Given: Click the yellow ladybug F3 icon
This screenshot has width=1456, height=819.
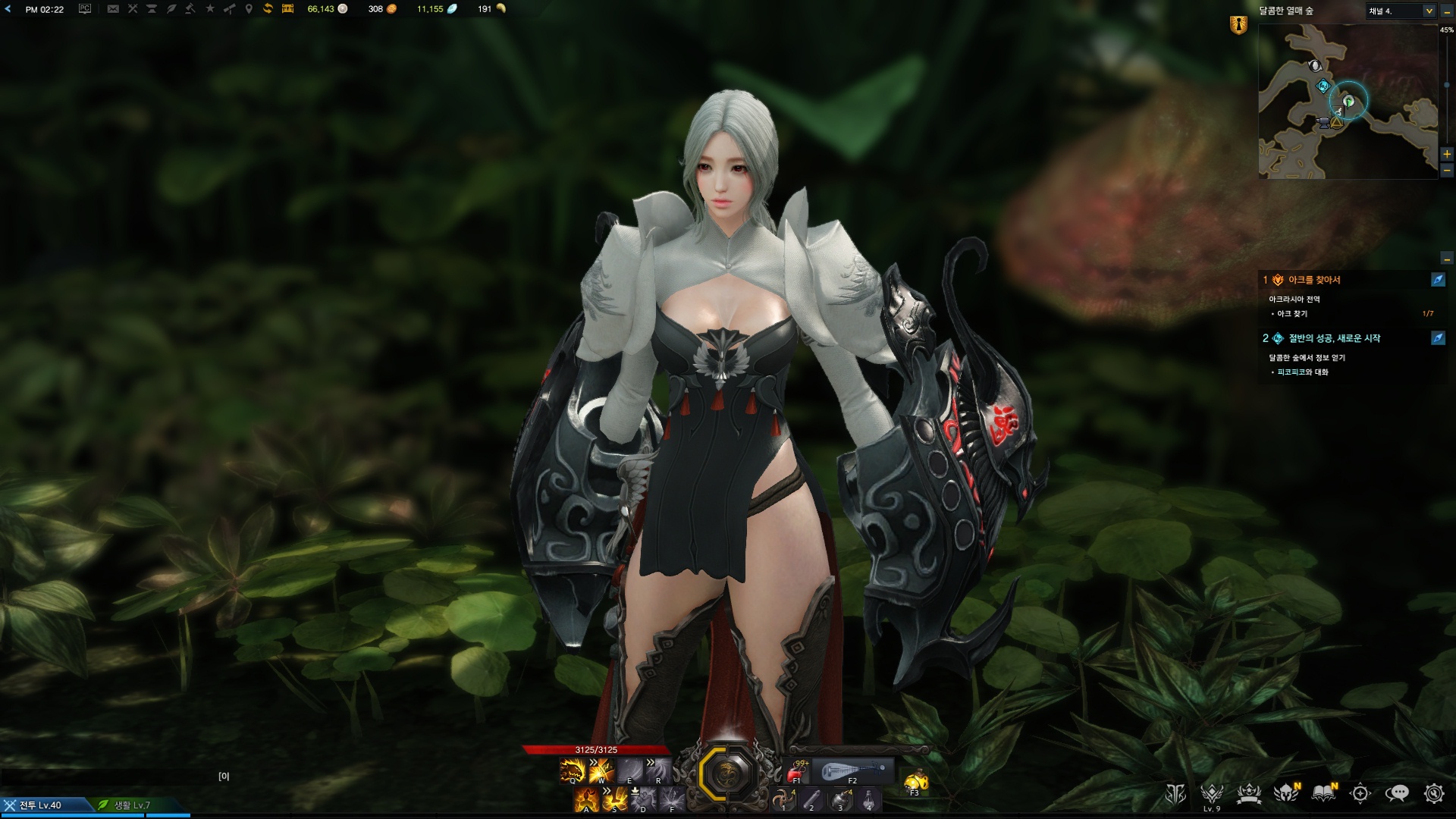Looking at the screenshot, I should [x=915, y=780].
